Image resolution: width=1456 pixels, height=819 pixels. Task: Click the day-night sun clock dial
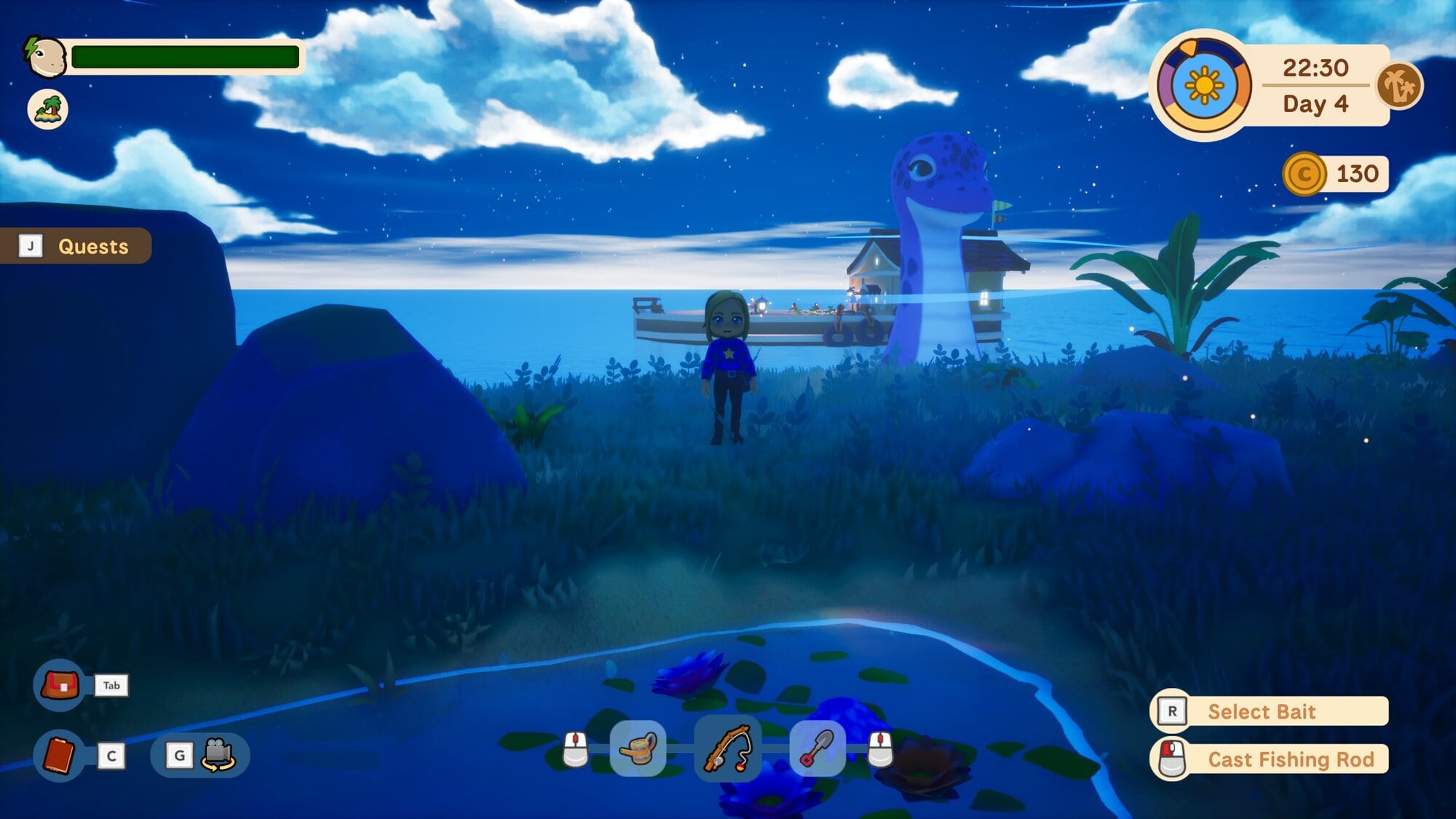(1203, 86)
